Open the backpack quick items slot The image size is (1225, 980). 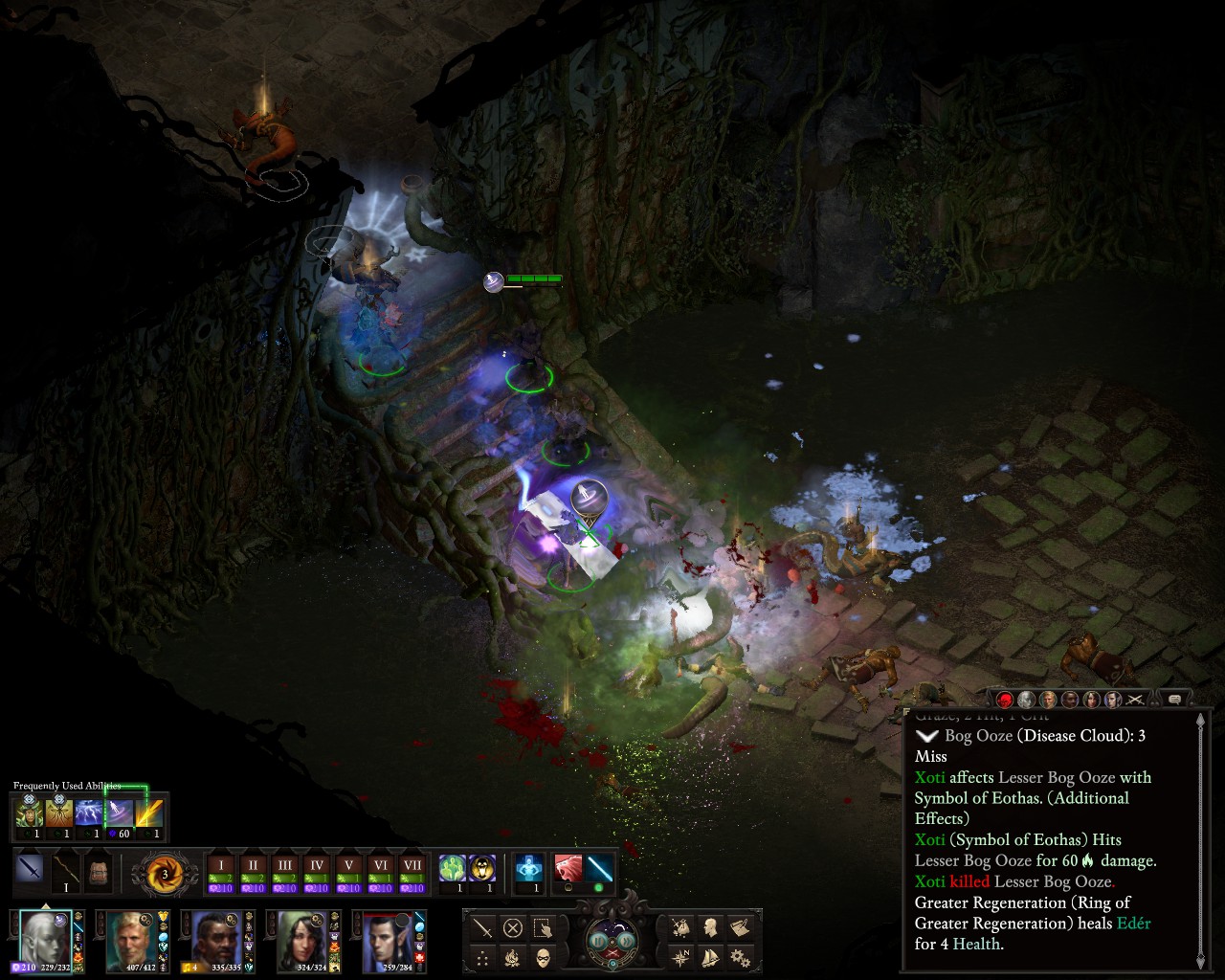tap(99, 872)
